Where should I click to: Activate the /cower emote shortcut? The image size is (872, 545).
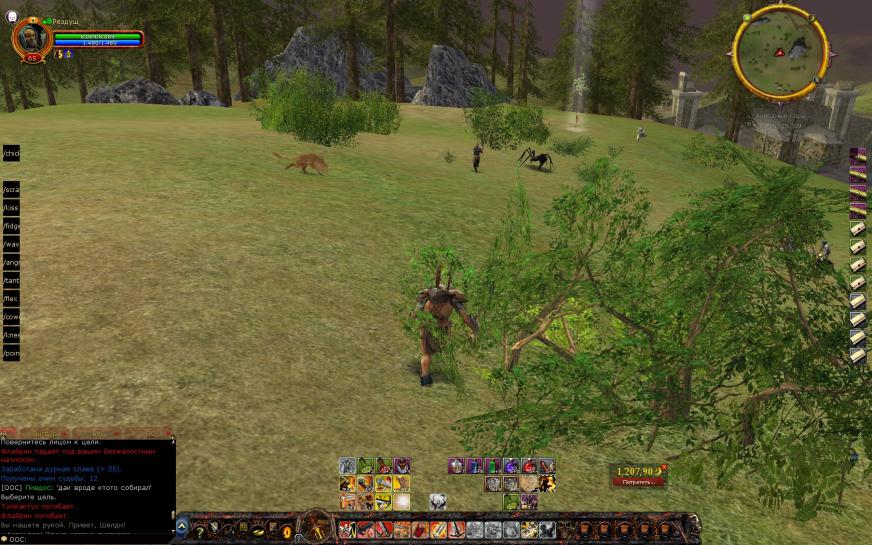11,317
